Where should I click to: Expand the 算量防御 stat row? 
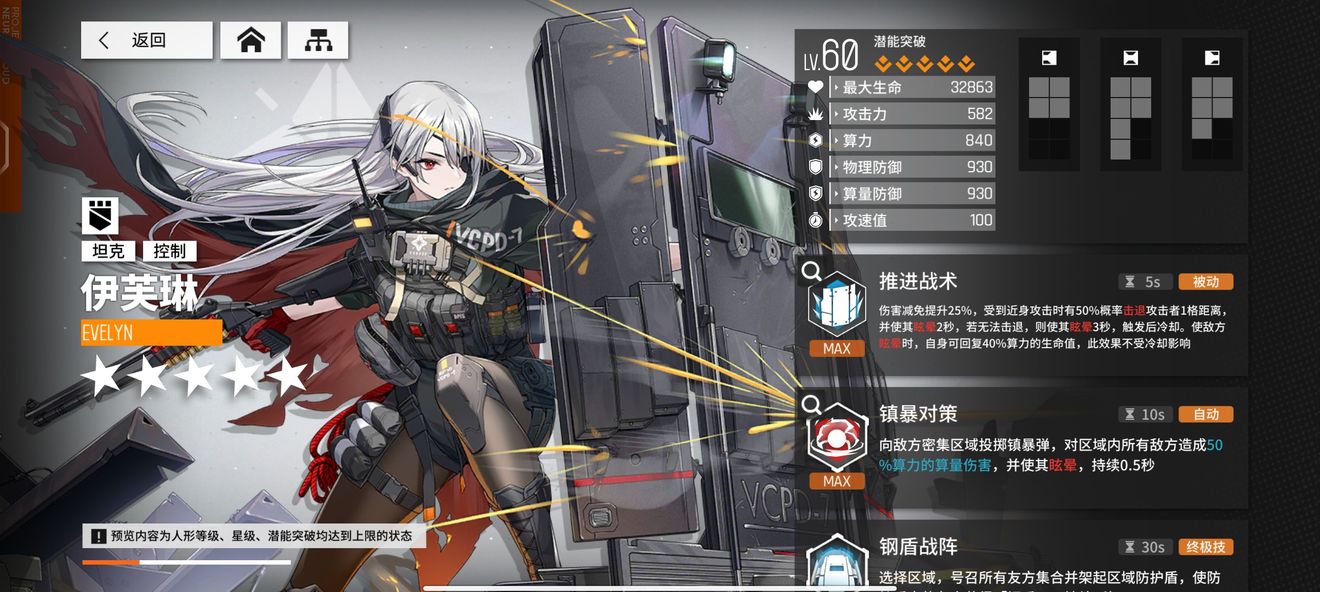pos(912,194)
